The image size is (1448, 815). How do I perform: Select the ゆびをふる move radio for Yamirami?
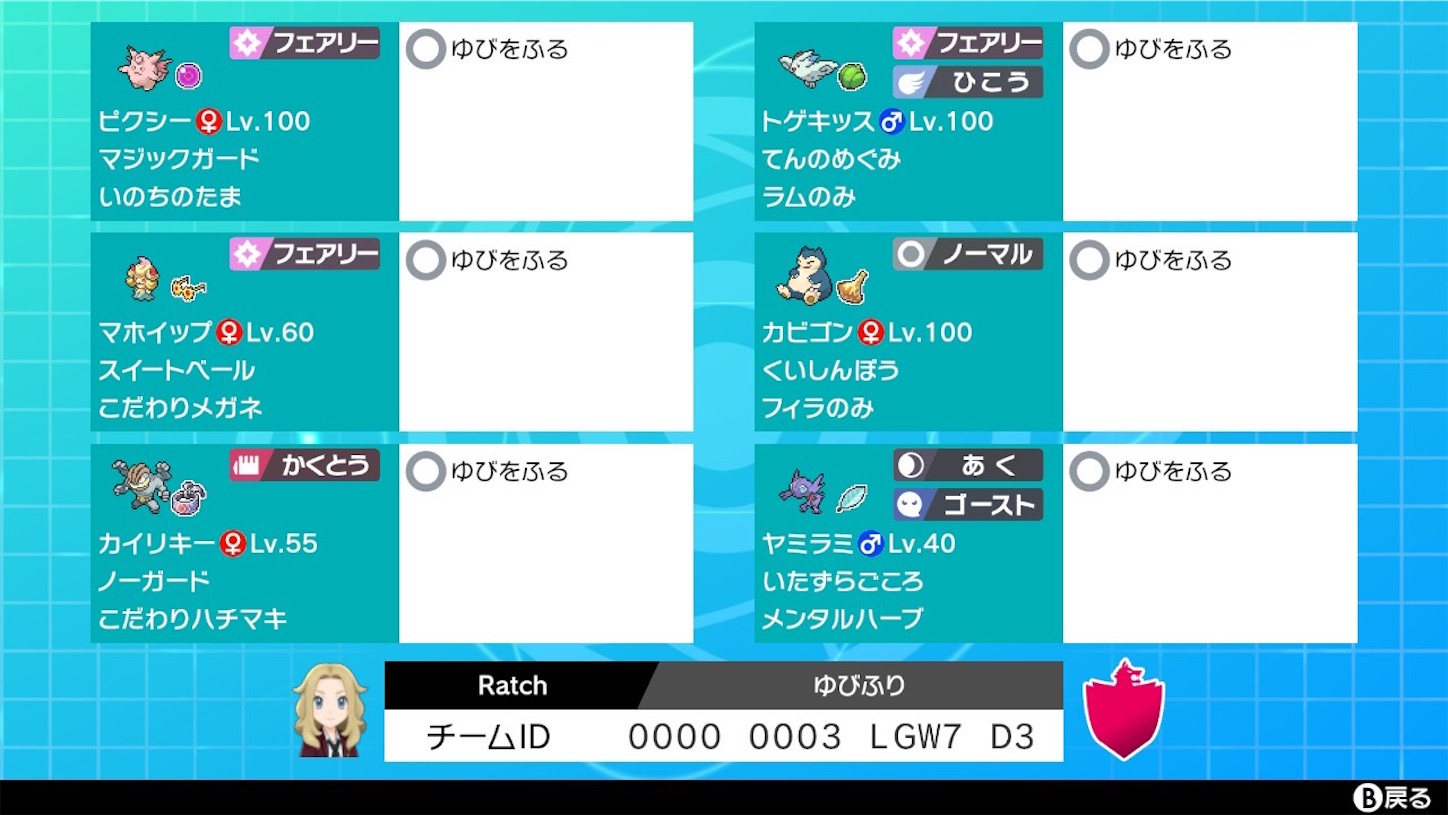[1089, 471]
